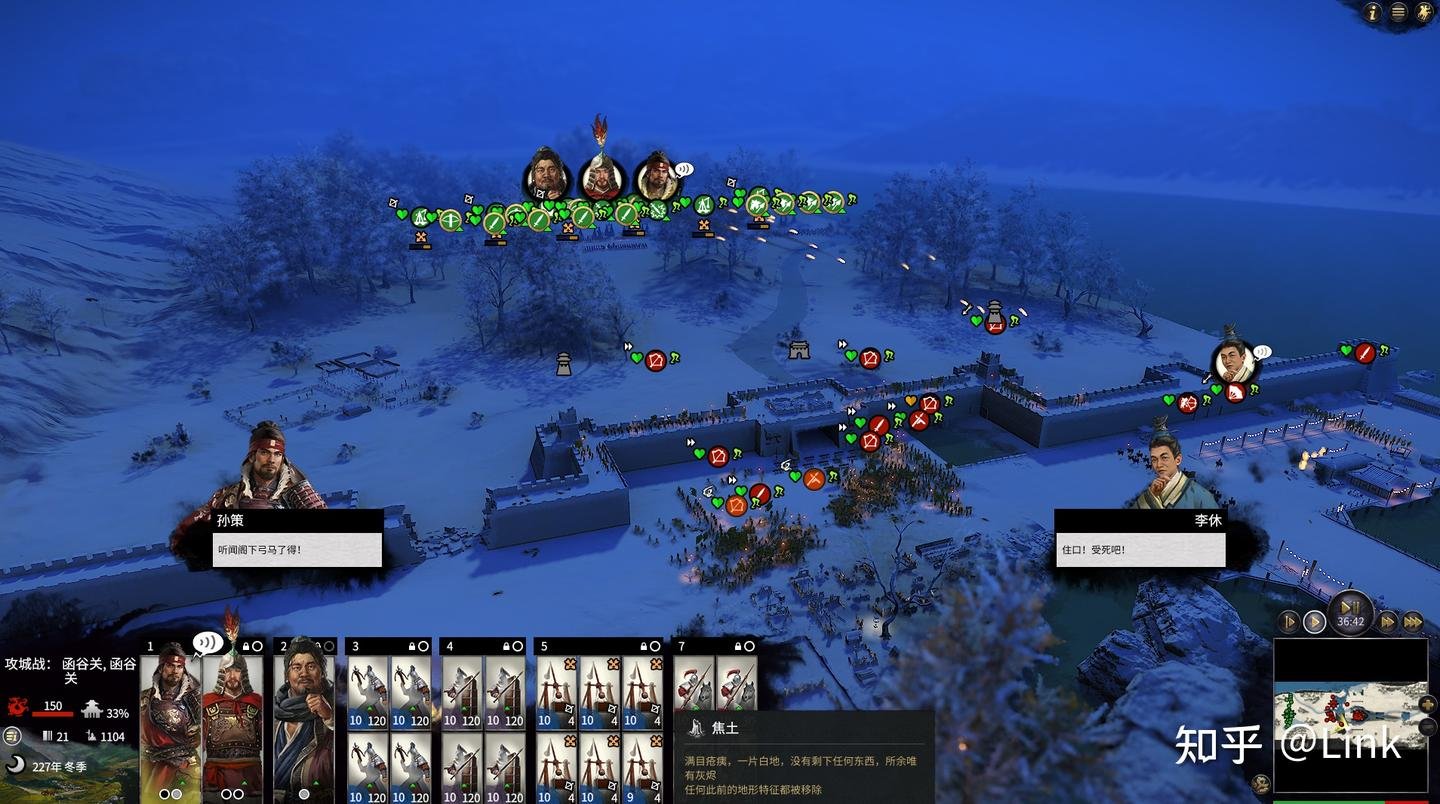The width and height of the screenshot is (1440, 804).
Task: Toggle pause with the central play/pause button
Action: click(x=1350, y=609)
